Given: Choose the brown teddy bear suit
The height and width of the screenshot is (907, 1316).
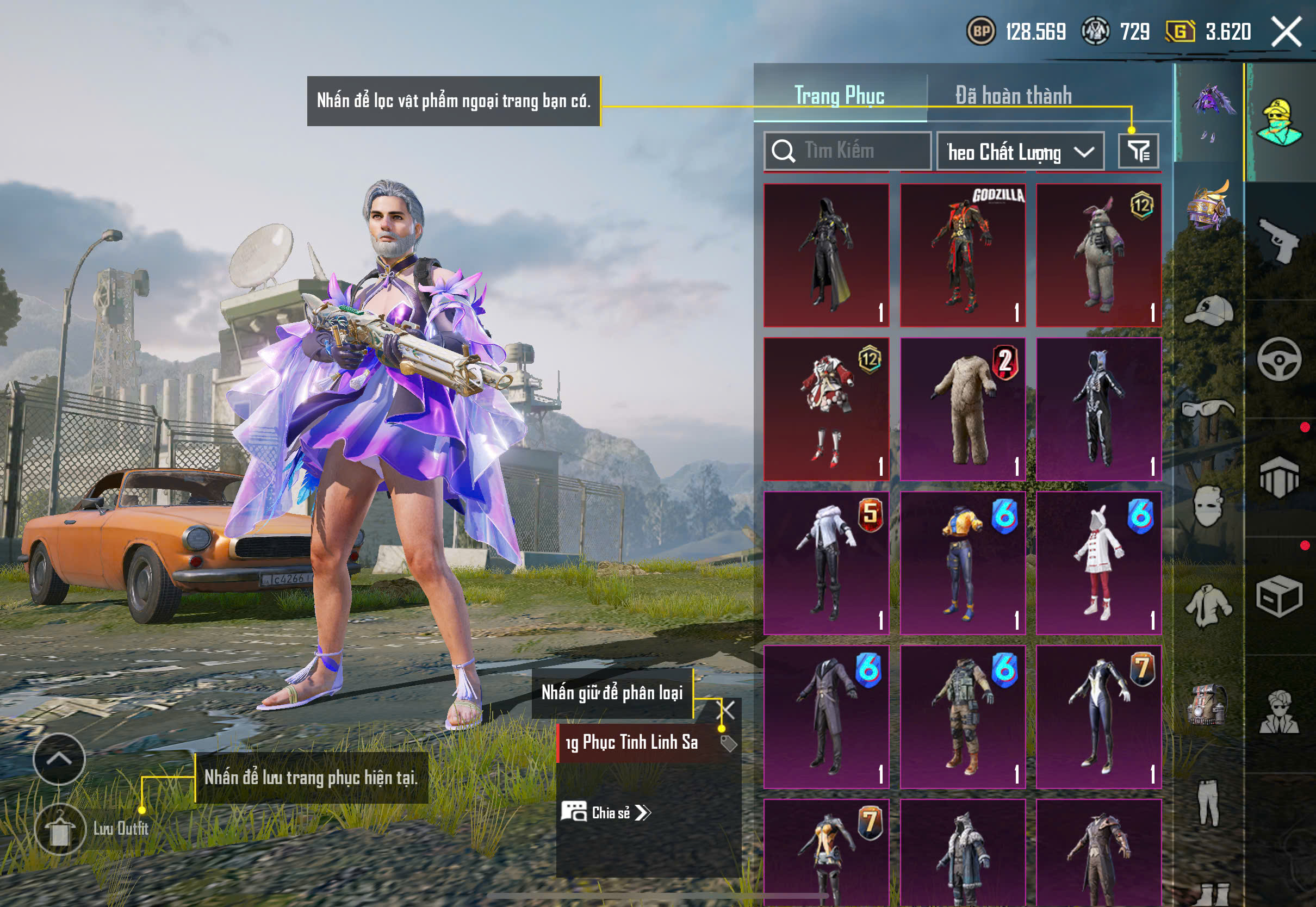Looking at the screenshot, I should [963, 409].
